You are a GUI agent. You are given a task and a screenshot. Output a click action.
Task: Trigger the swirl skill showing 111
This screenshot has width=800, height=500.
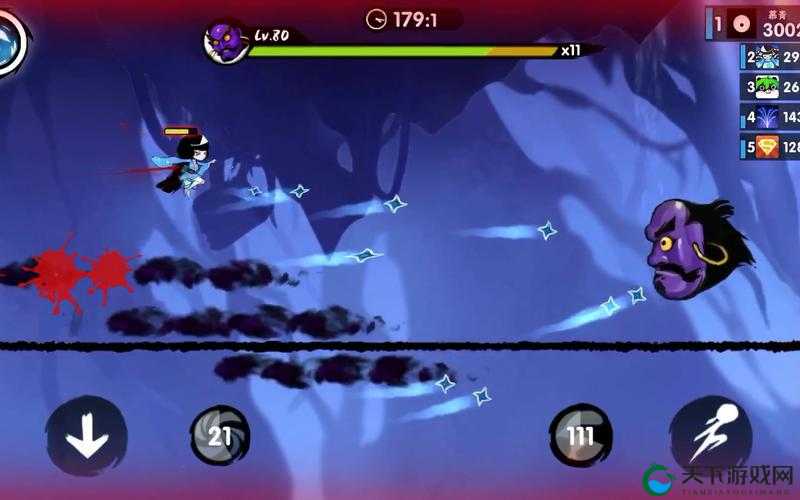(580, 436)
